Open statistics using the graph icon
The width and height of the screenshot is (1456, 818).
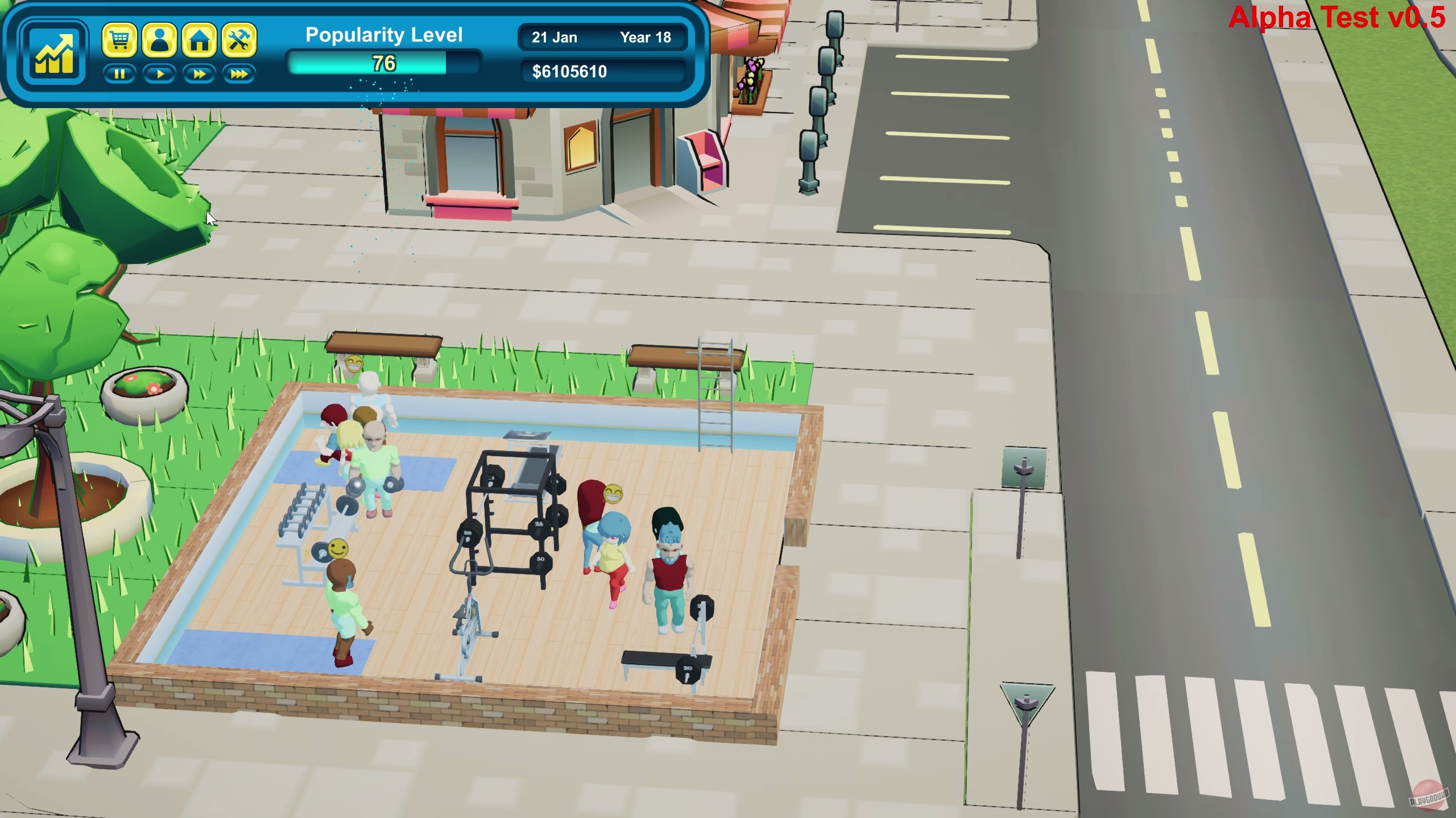click(54, 53)
